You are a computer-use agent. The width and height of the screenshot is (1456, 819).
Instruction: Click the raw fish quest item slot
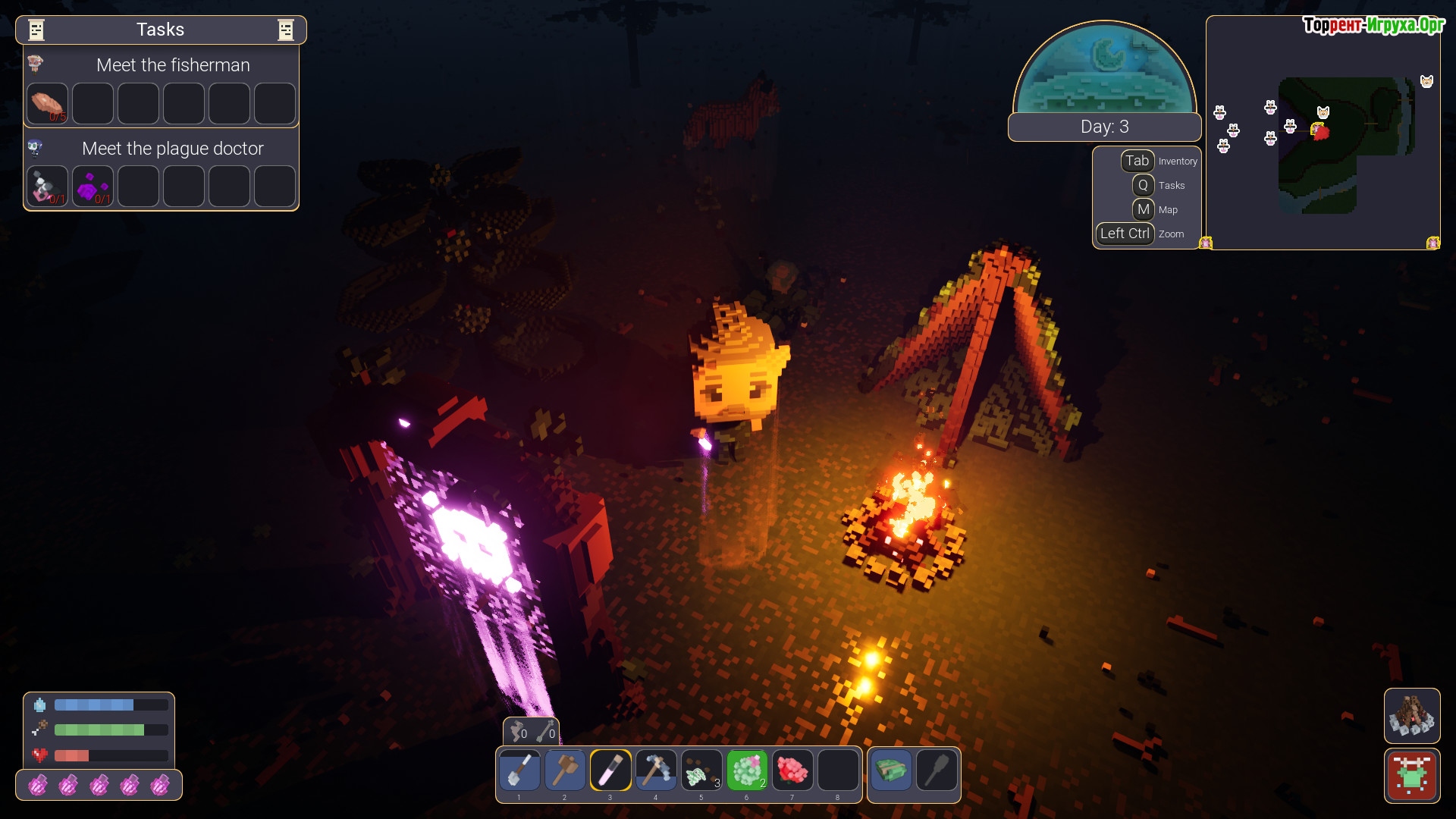coord(48,103)
